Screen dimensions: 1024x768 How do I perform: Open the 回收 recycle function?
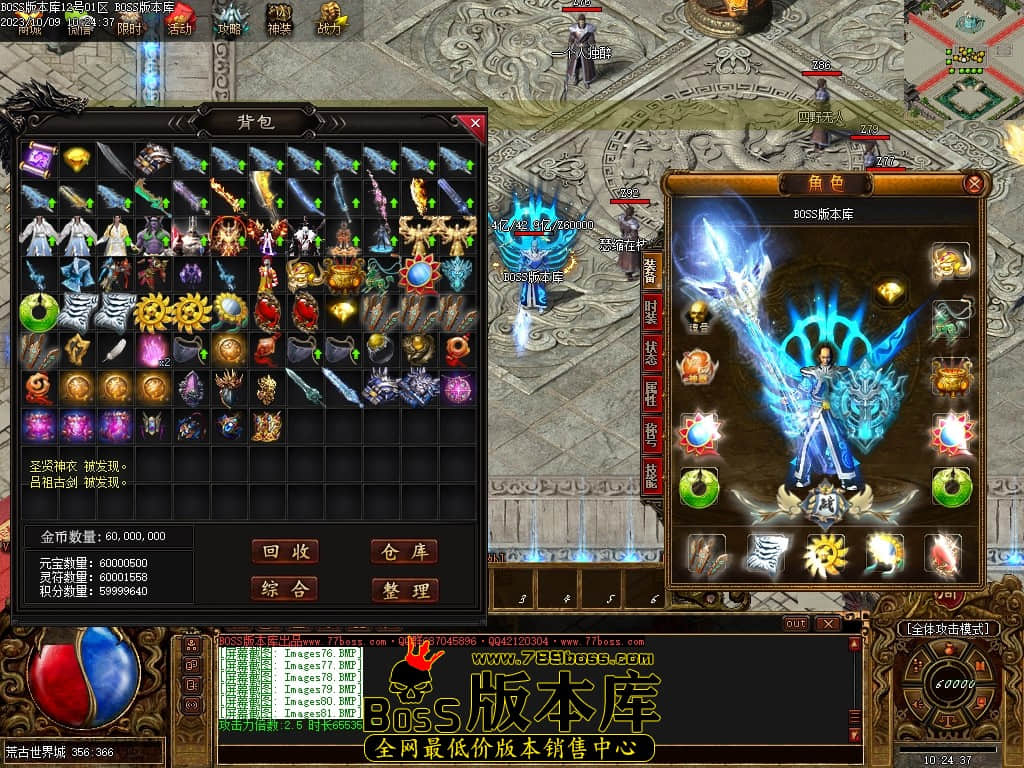285,552
